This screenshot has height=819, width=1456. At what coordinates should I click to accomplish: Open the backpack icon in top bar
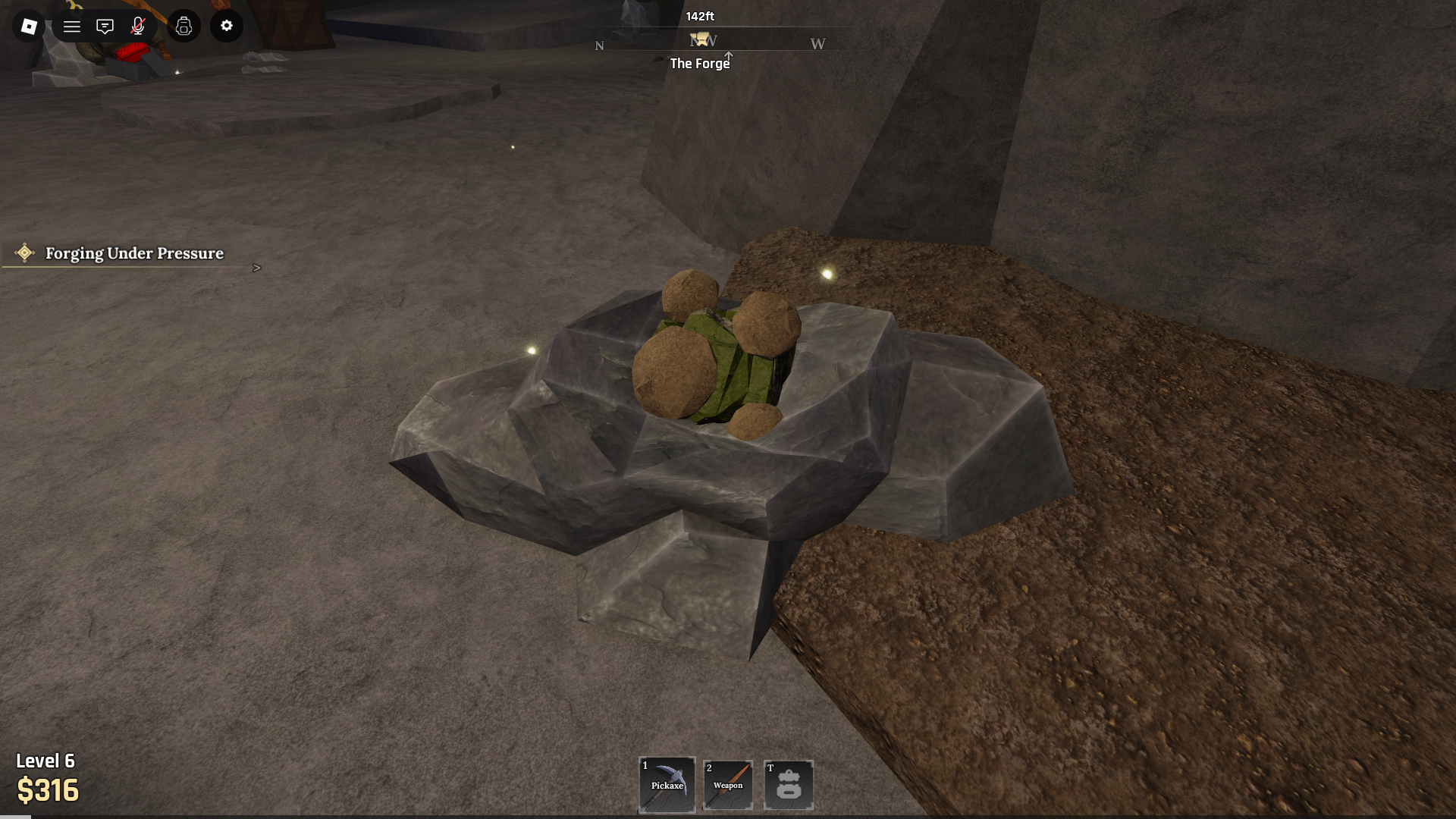click(x=184, y=27)
